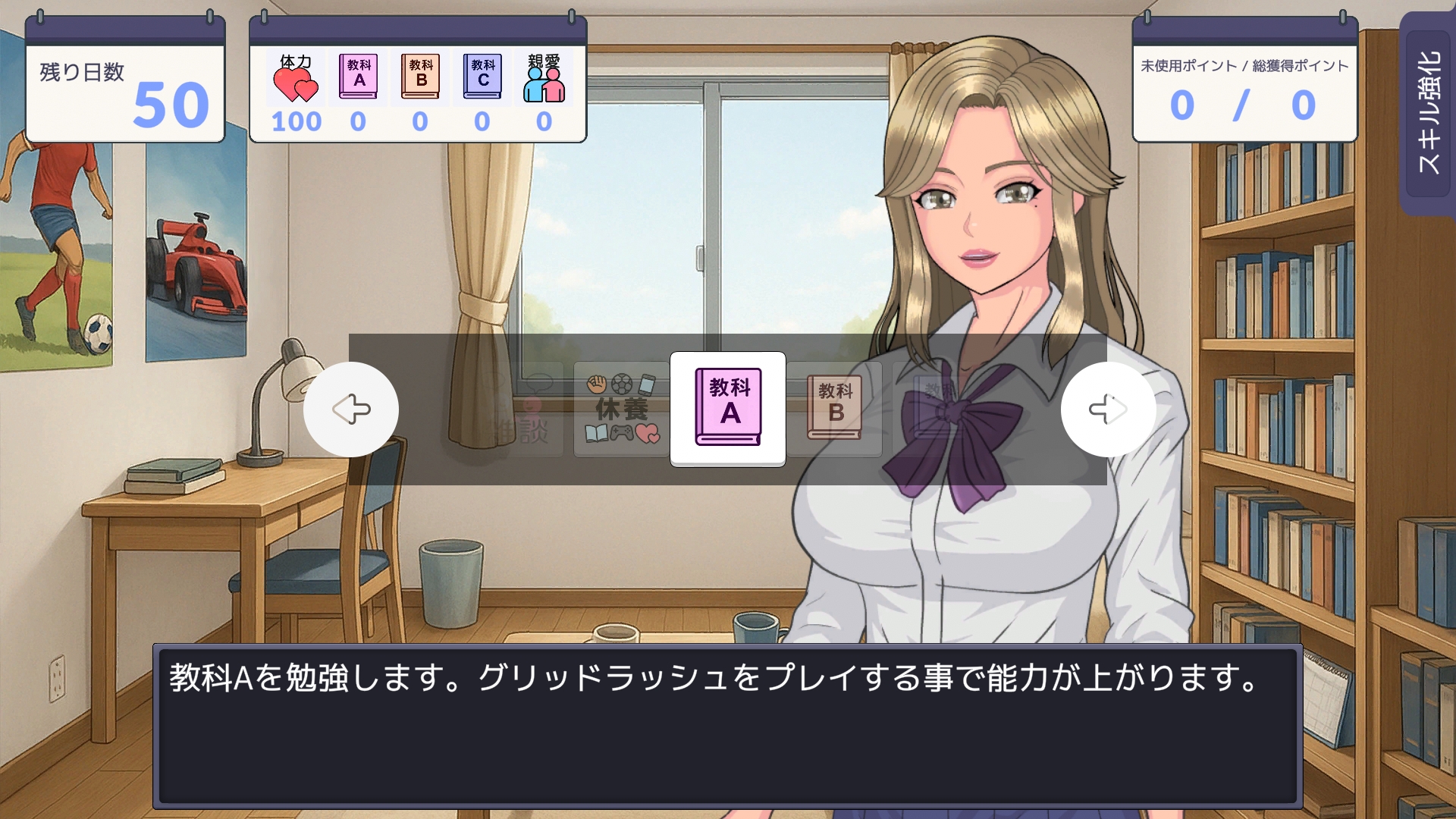The image size is (1456, 819).
Task: Open the スキル強化 side tab
Action: 1428,114
